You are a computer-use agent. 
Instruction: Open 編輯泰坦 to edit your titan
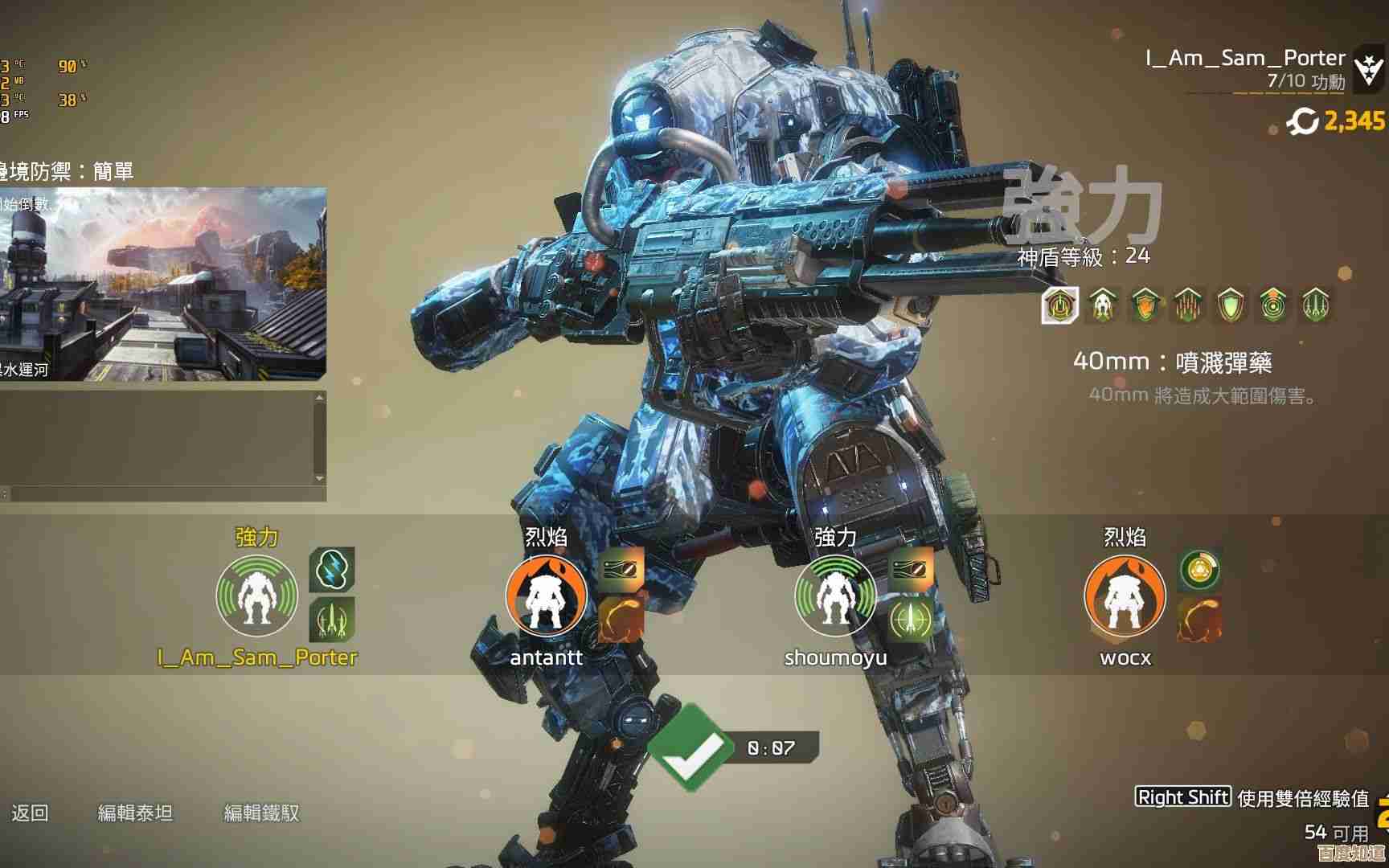click(135, 813)
